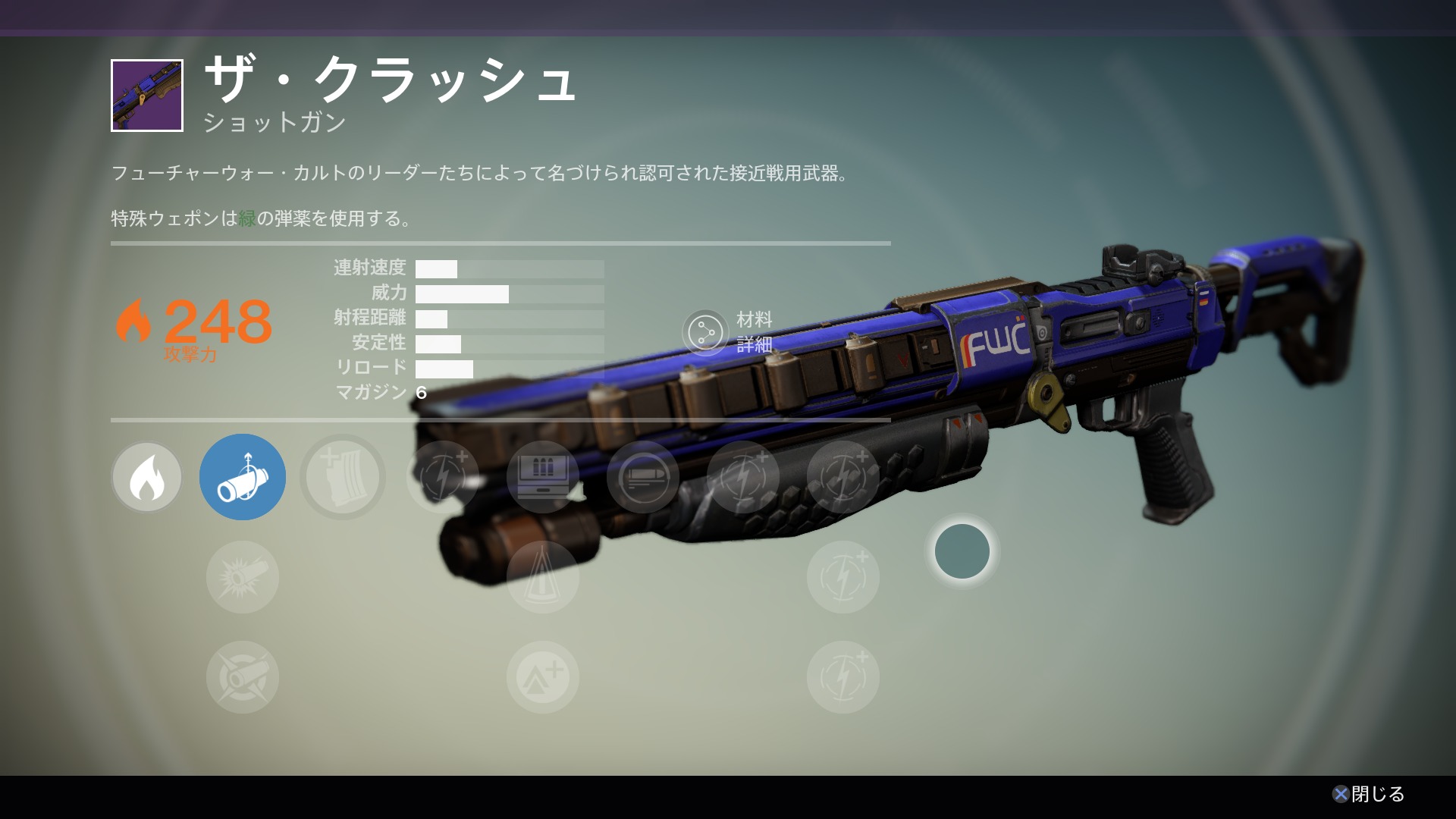Select the Solar flame damage node
The width and height of the screenshot is (1456, 819).
tap(146, 477)
